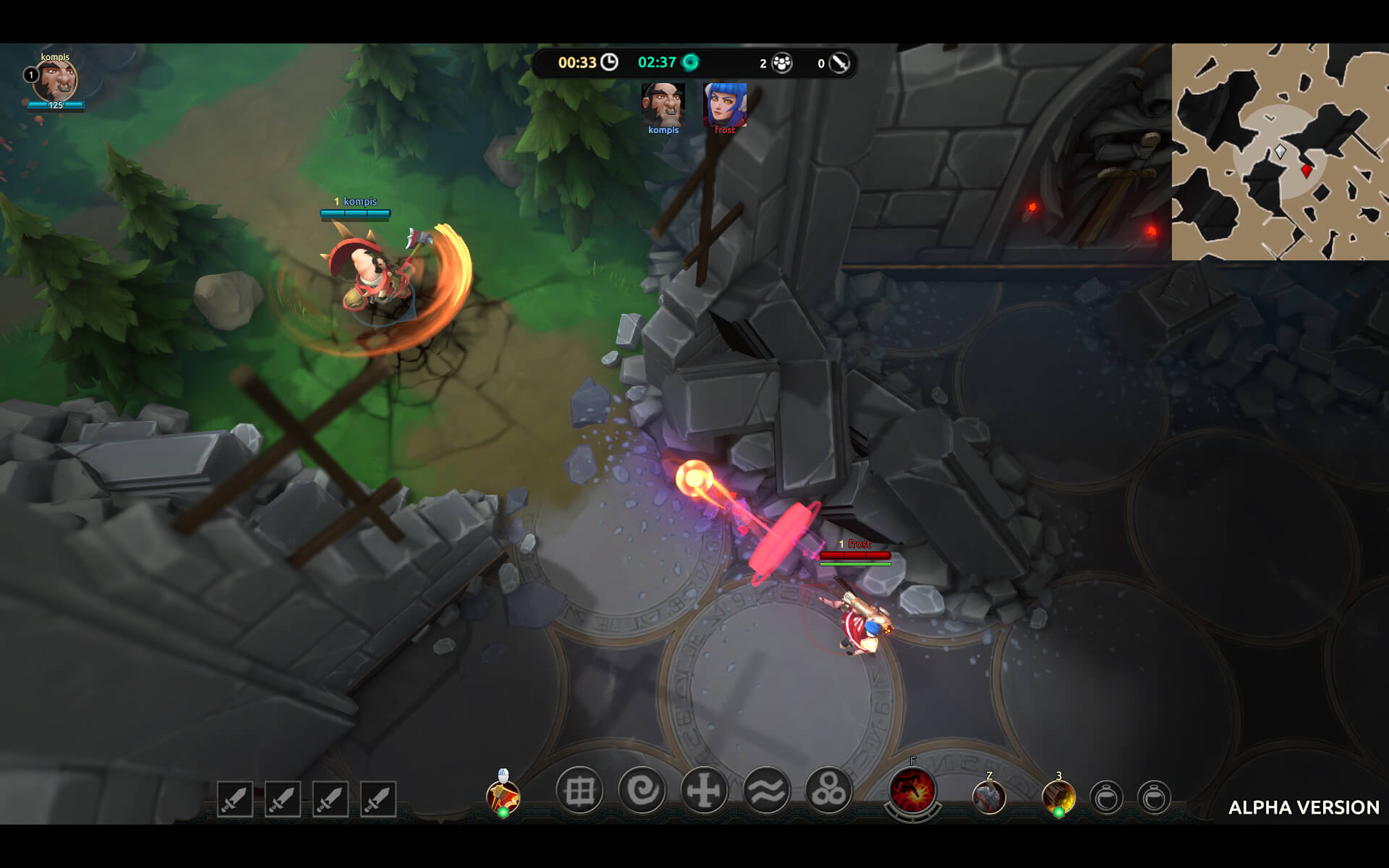Choose the cross rune ability slot
The height and width of the screenshot is (868, 1389).
[x=704, y=791]
